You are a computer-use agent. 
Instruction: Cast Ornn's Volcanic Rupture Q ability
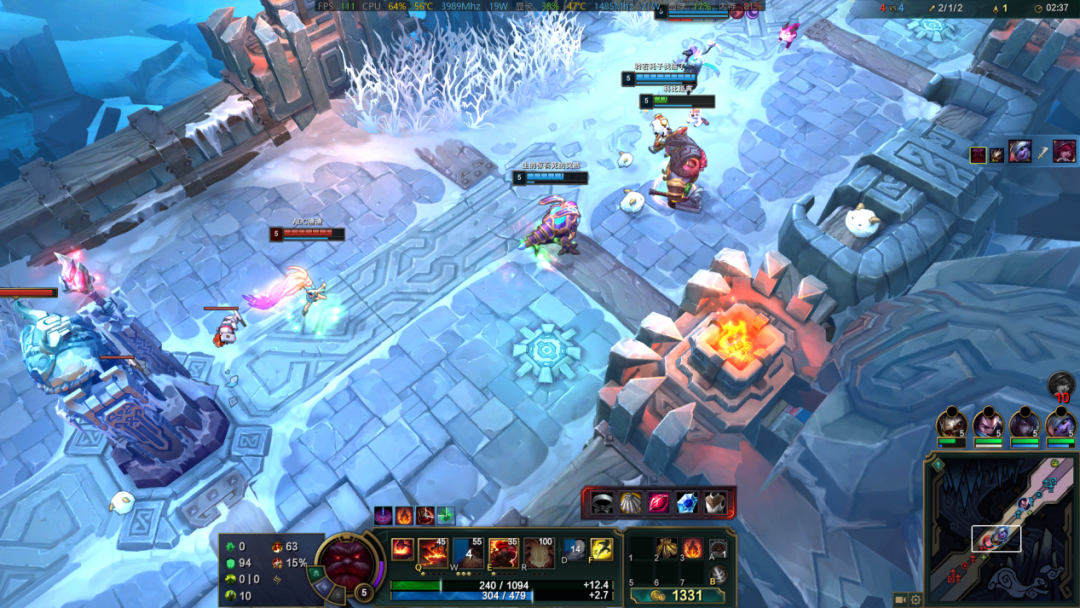pyautogui.click(x=433, y=552)
